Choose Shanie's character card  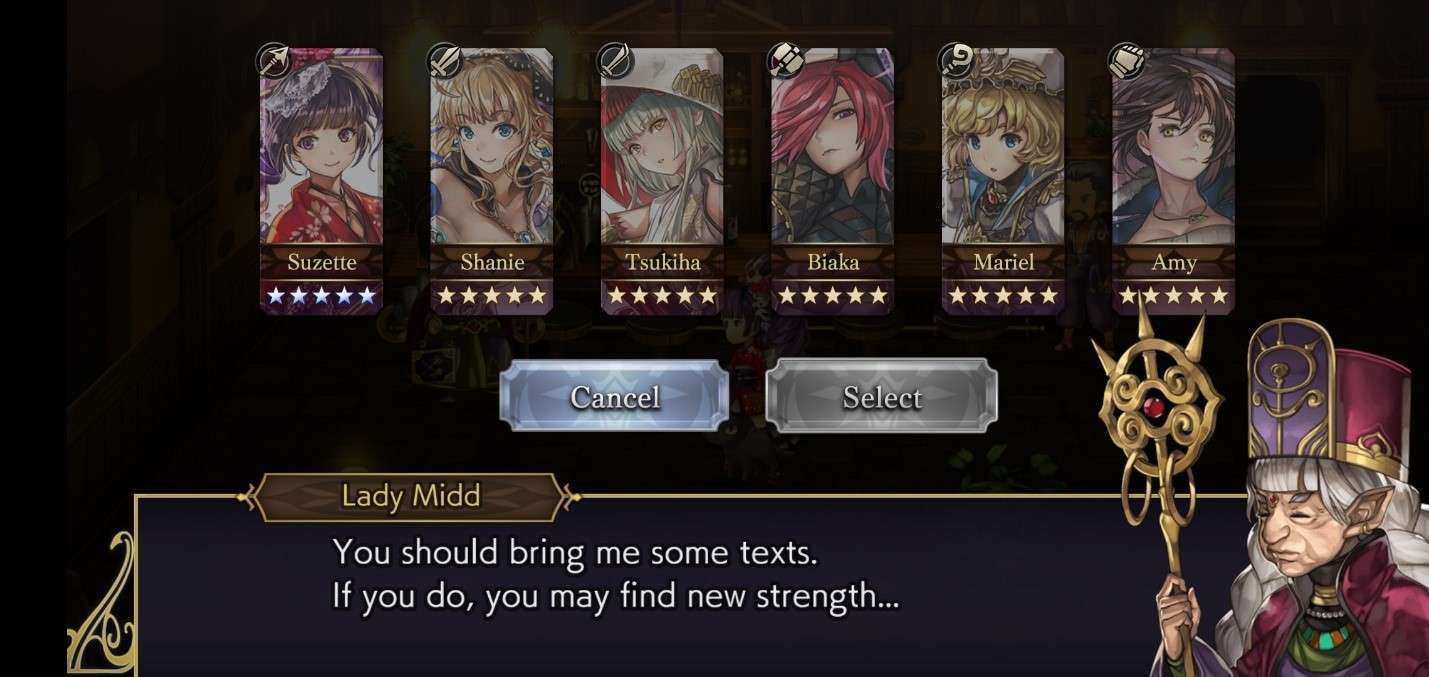click(x=491, y=180)
